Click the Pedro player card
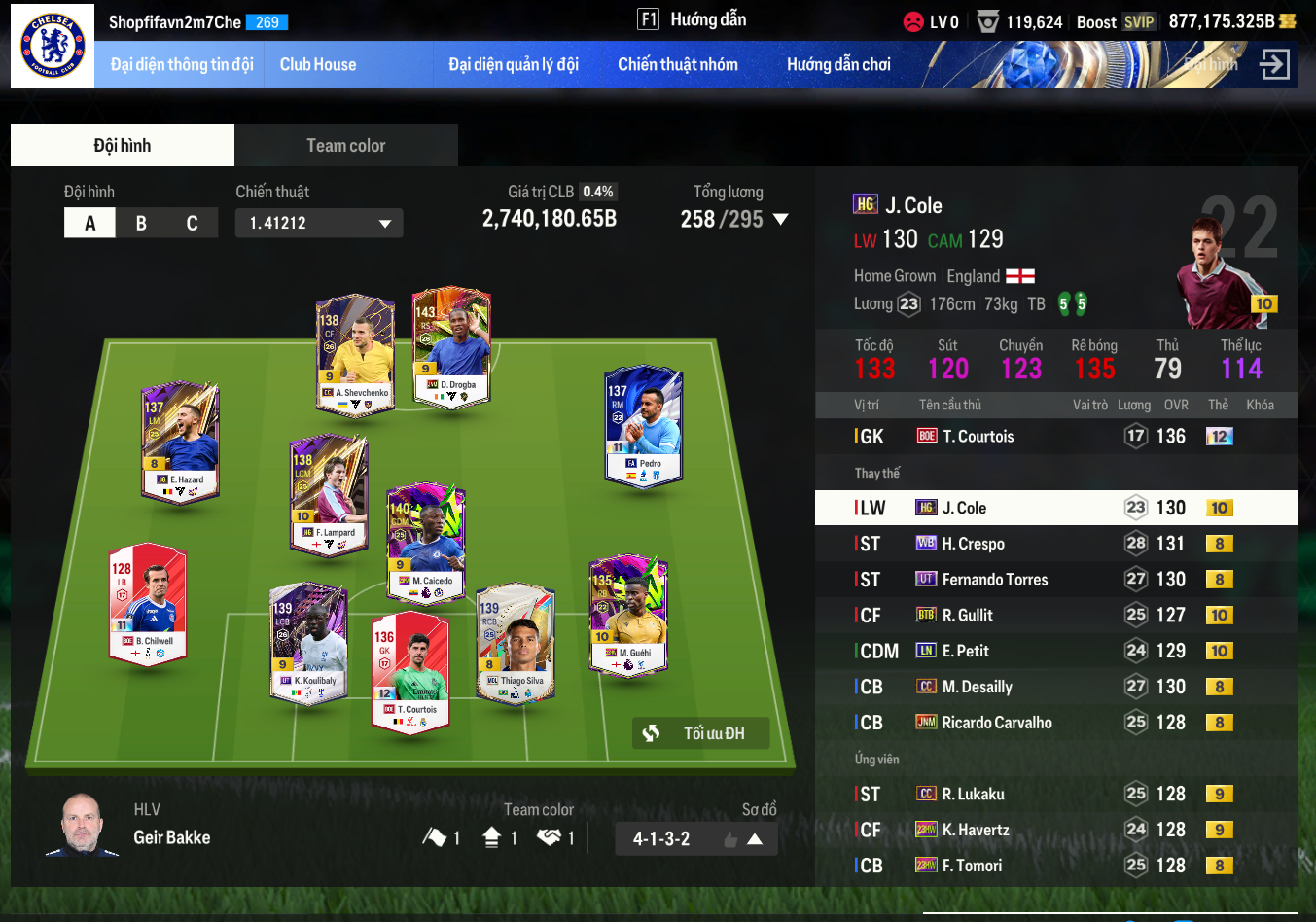 click(643, 425)
